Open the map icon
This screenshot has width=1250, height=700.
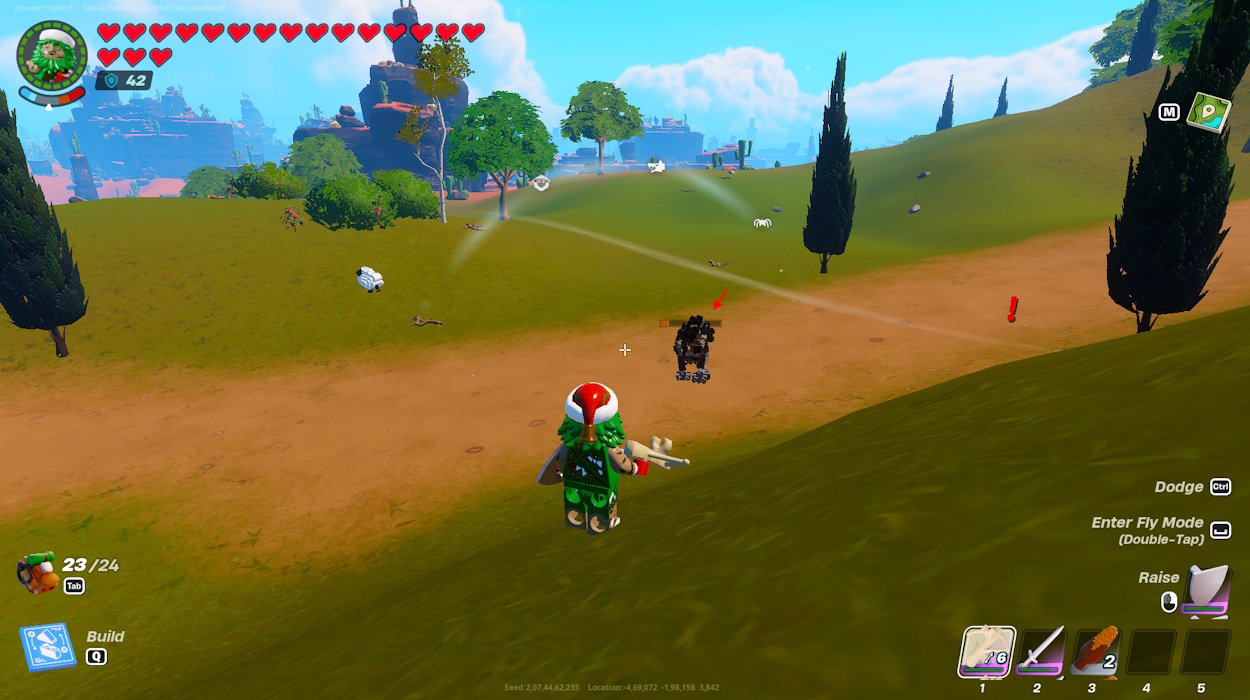[x=1208, y=111]
